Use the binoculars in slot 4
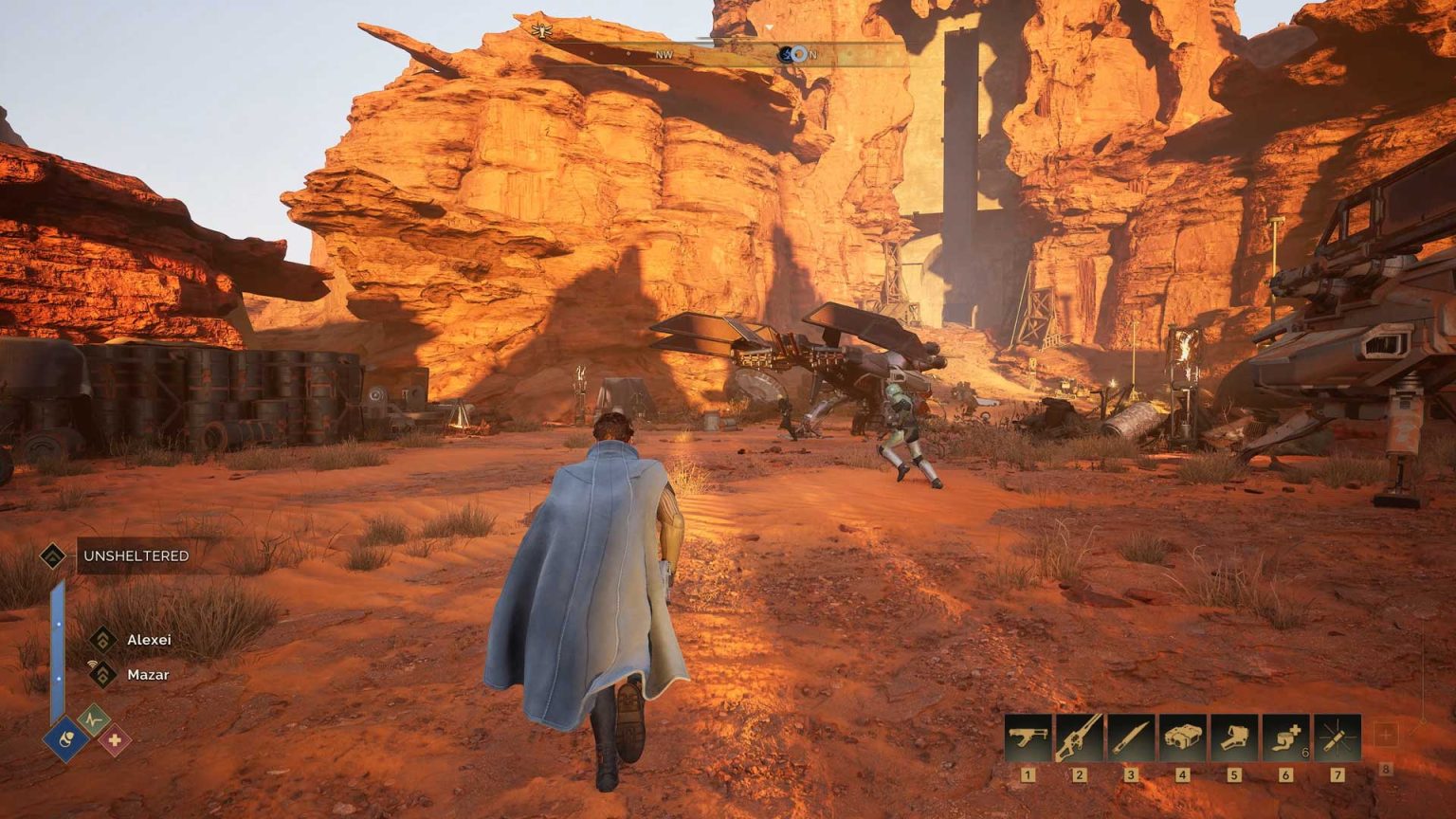This screenshot has width=1456, height=819. tap(1182, 738)
